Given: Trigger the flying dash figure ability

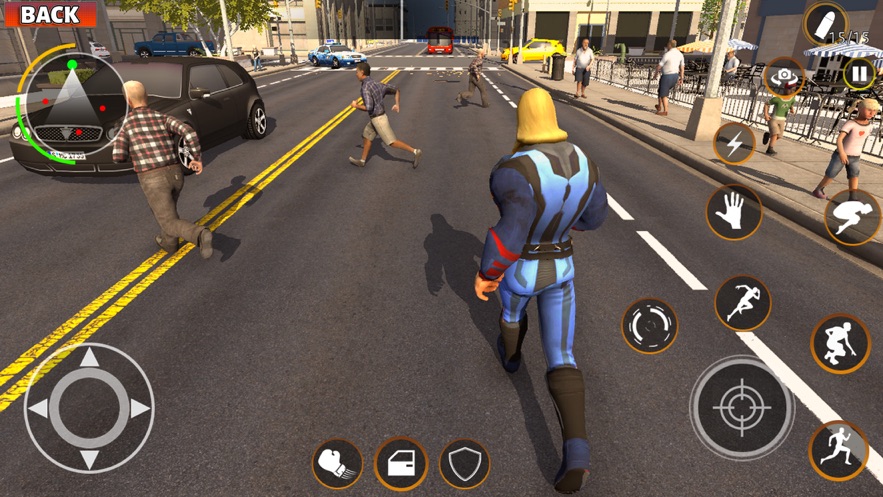Looking at the screenshot, I should coord(851,217).
